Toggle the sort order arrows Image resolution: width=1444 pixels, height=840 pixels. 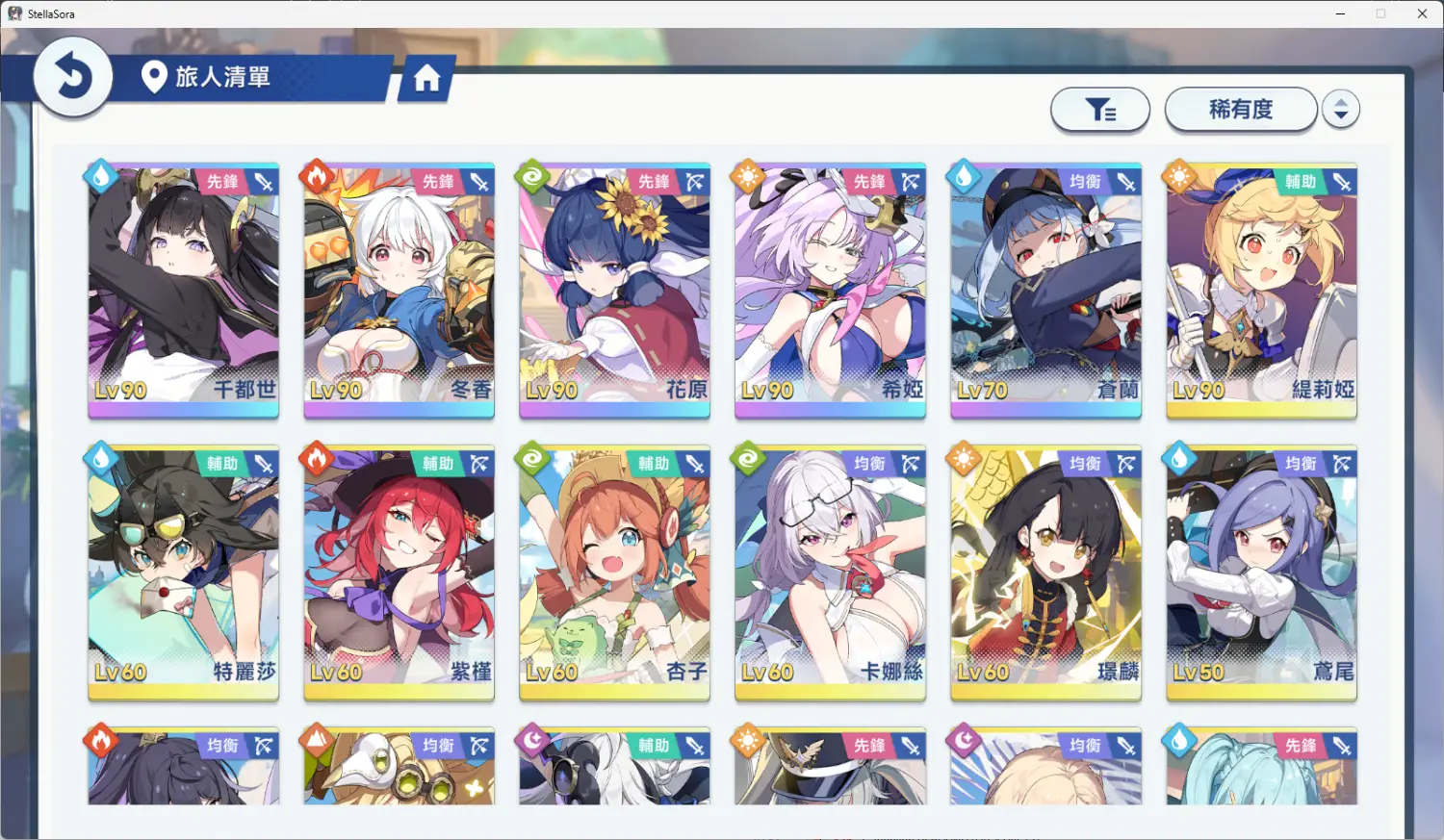(1340, 110)
